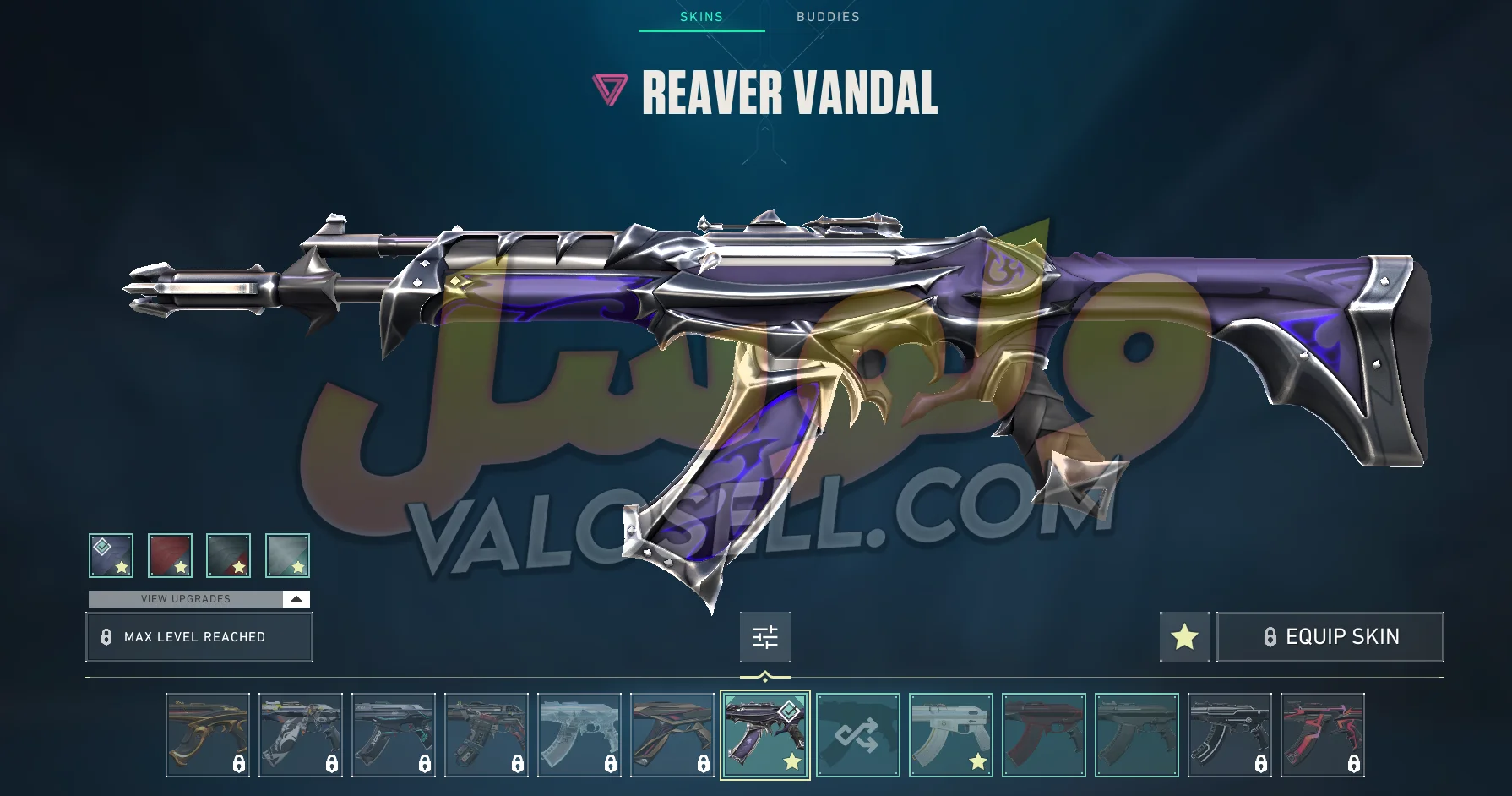Click the padlock icon on Max Level Reached
Viewport: 1512px width, 796px height.
coord(106,636)
